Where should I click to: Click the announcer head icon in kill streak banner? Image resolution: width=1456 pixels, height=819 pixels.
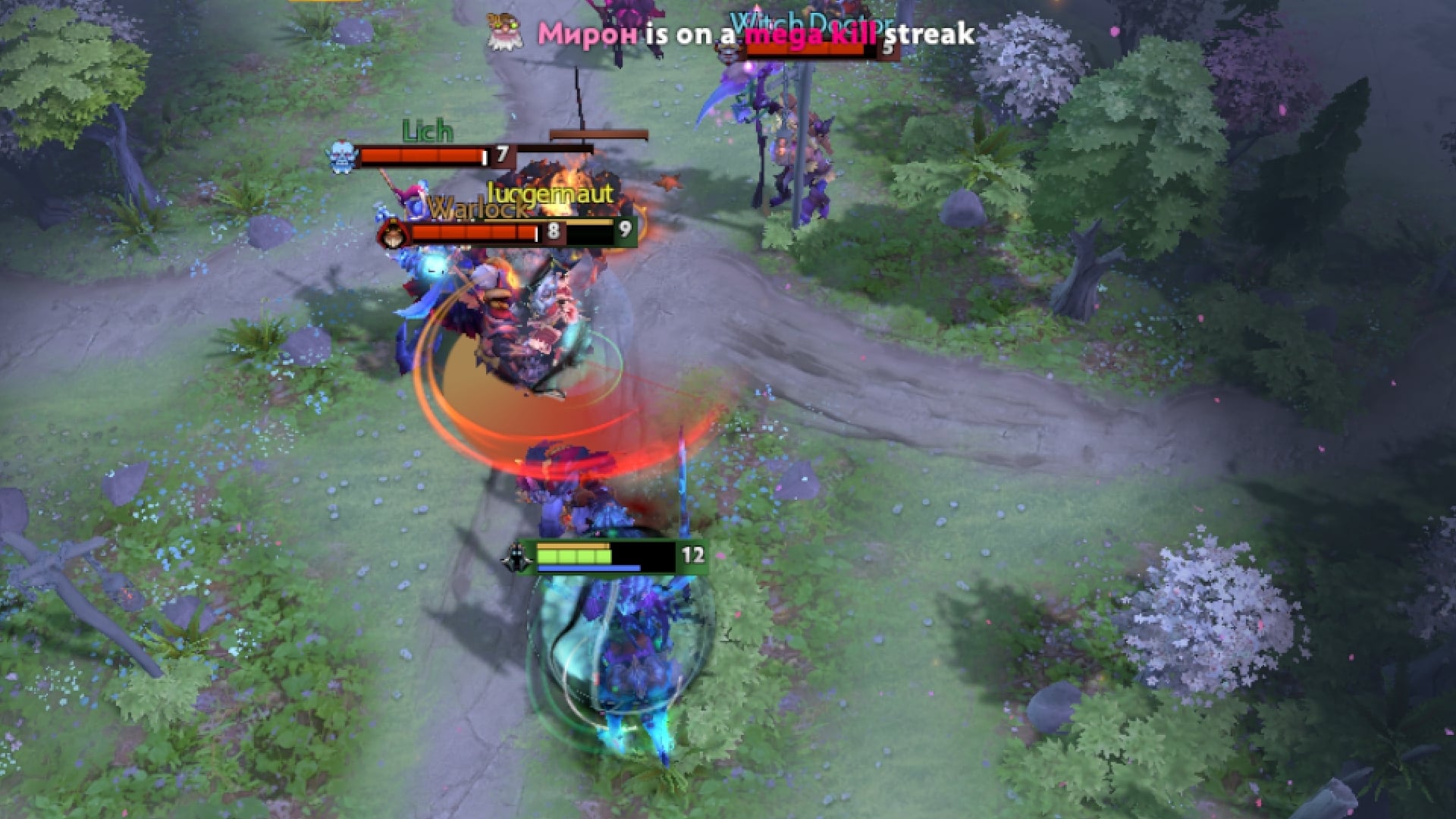click(502, 33)
